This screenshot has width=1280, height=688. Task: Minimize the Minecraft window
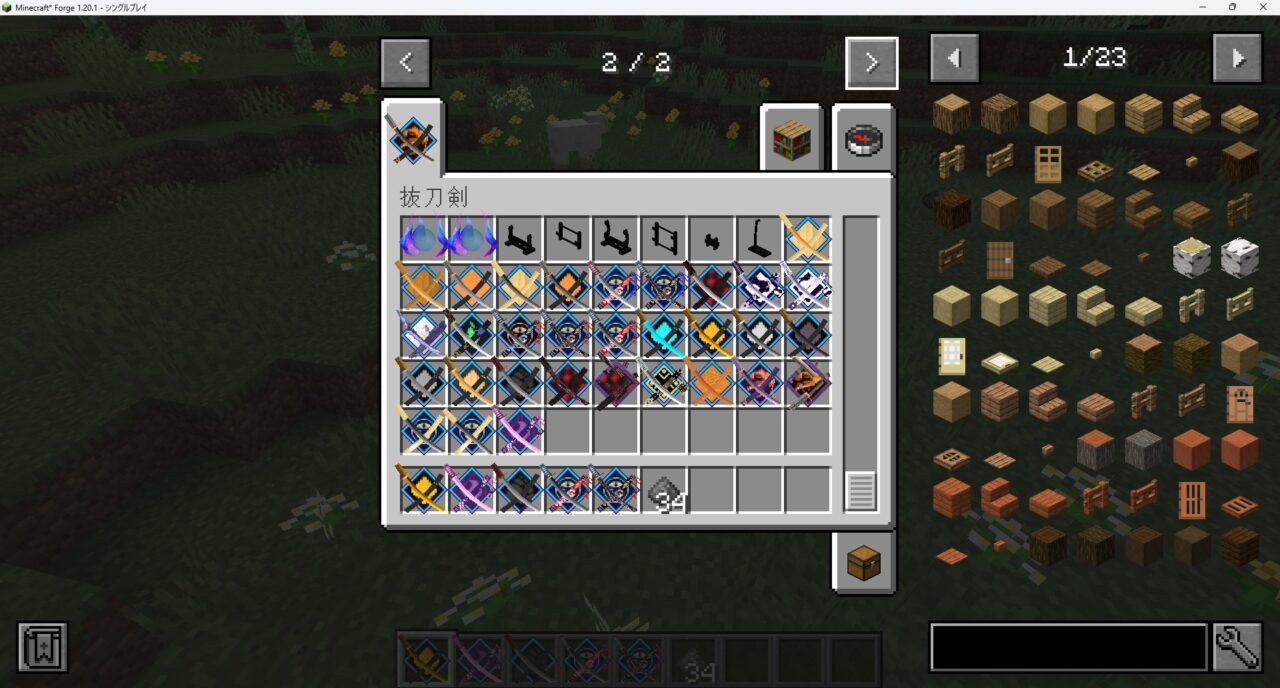click(1204, 7)
